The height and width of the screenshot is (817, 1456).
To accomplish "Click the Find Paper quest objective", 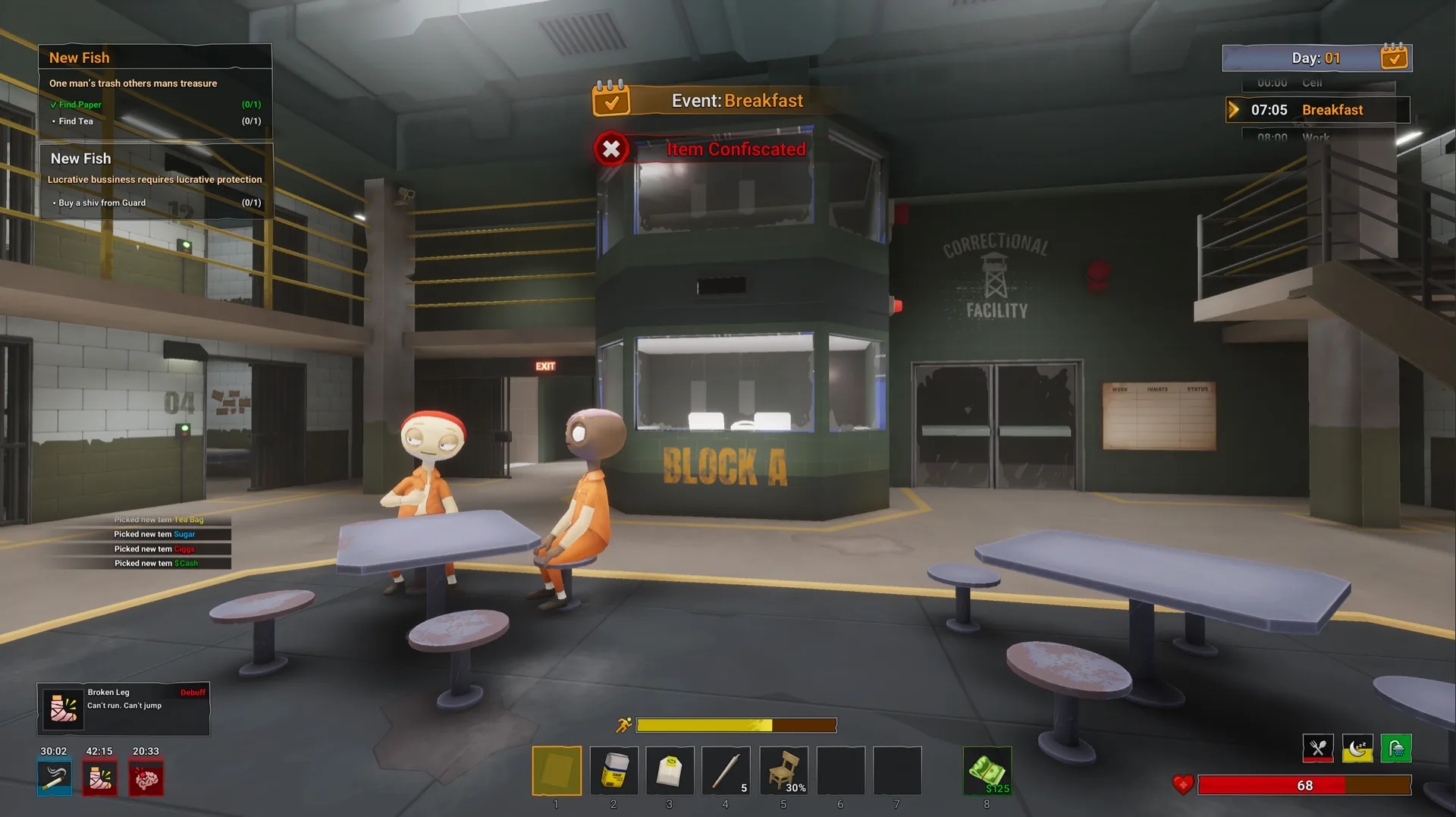I will (x=79, y=104).
